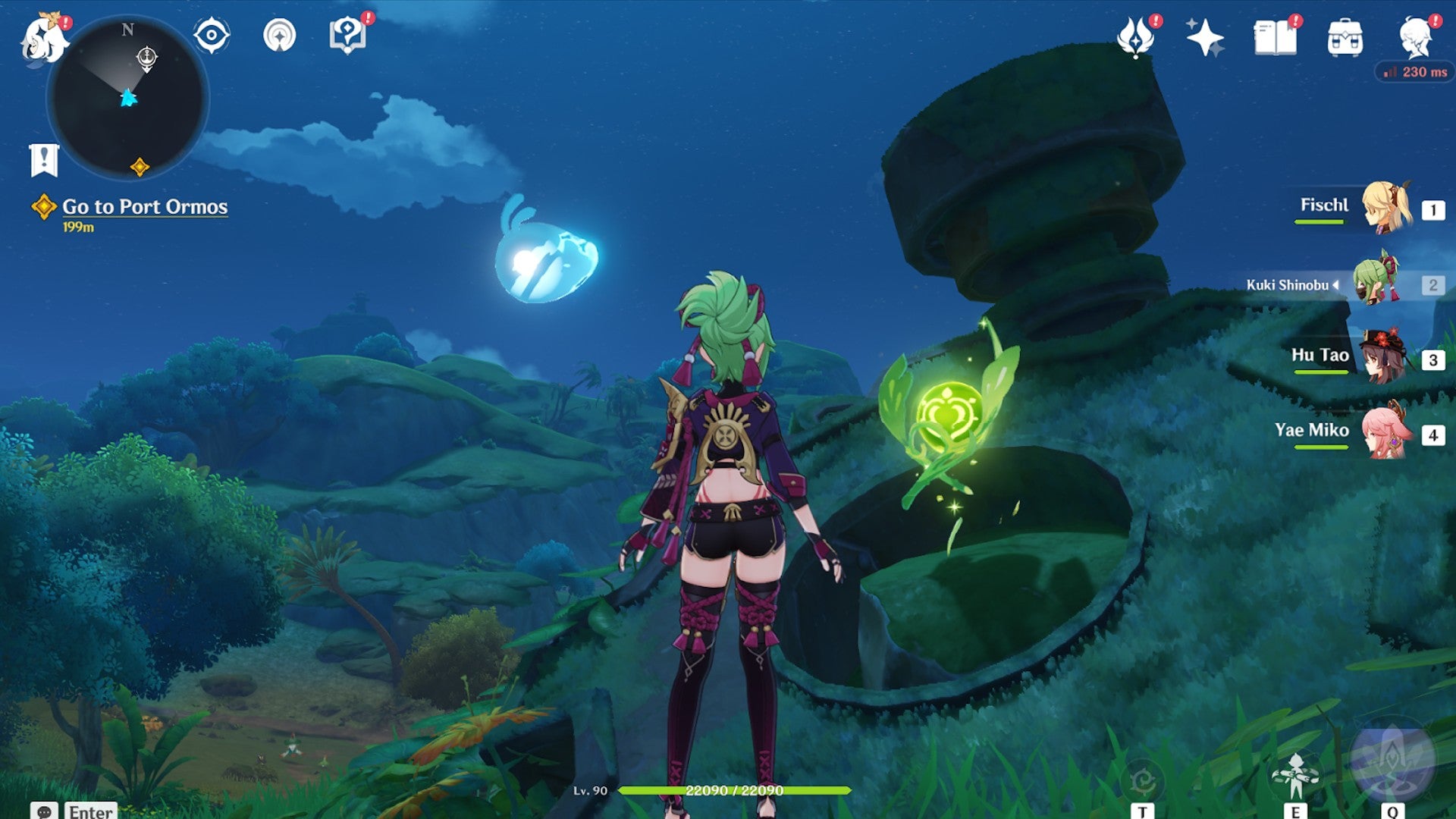
Task: Open the inventory backpack icon
Action: [x=1345, y=38]
